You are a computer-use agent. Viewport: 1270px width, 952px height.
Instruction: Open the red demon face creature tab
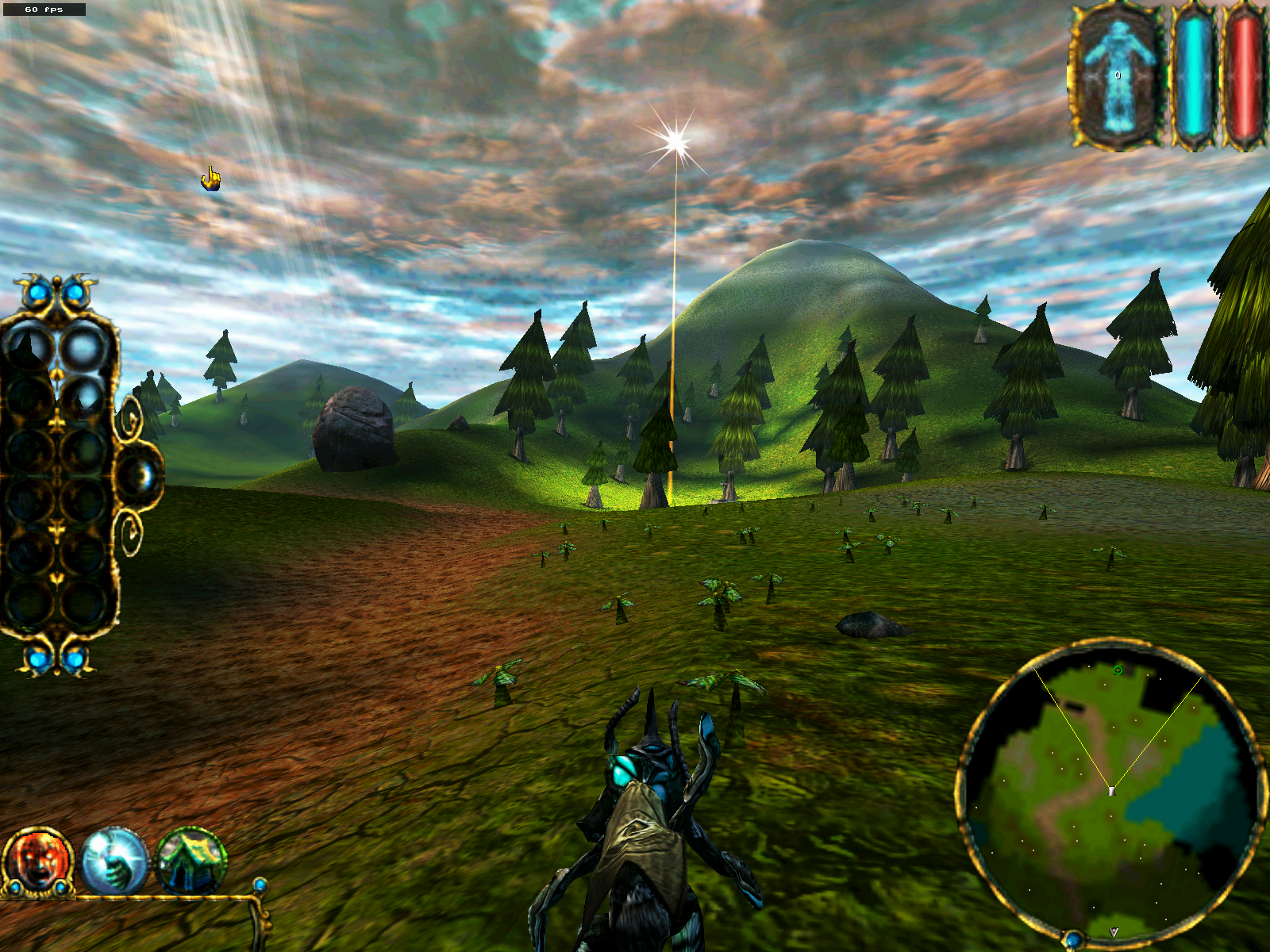coord(37,861)
